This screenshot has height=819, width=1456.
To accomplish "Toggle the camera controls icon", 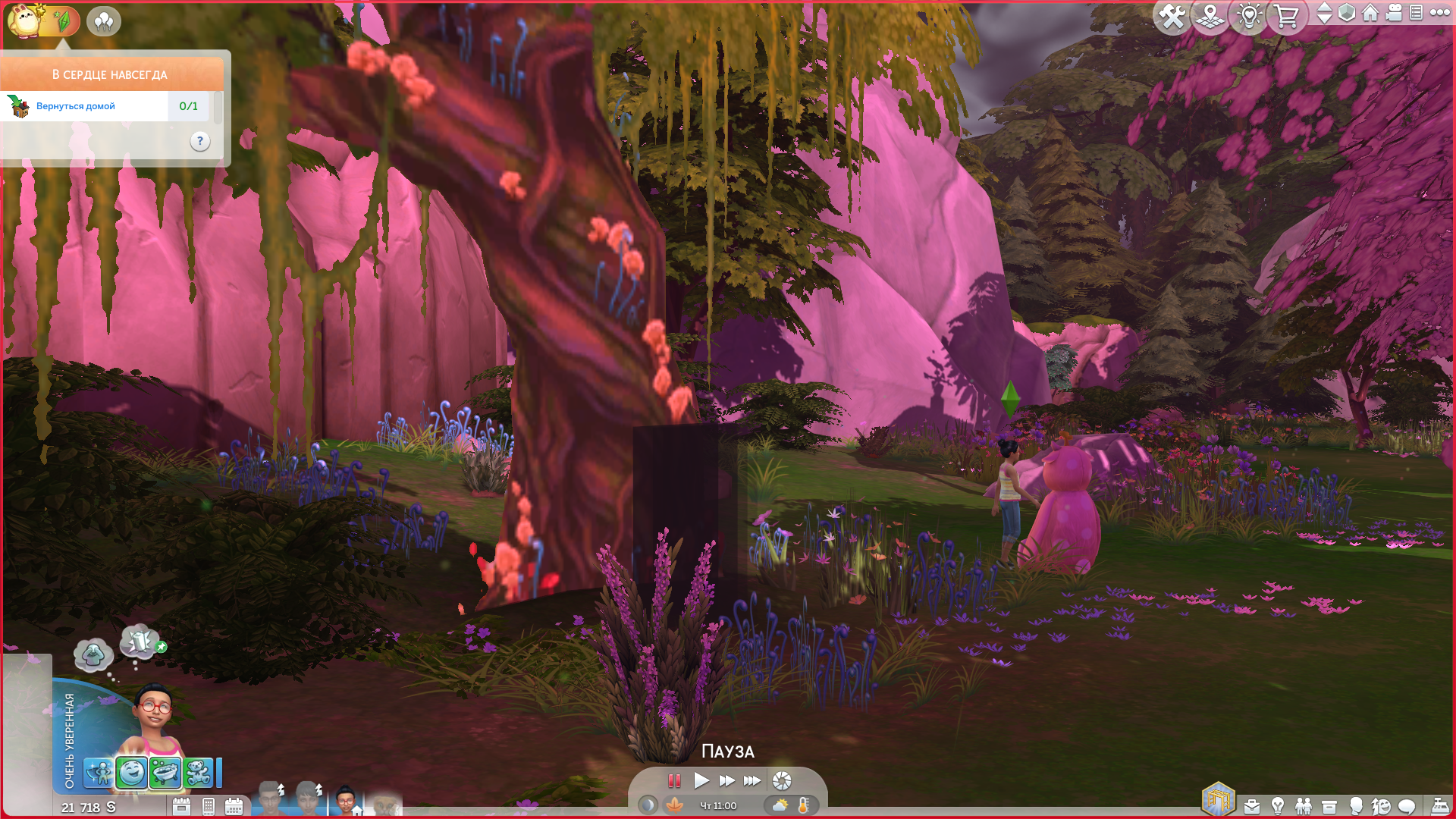I will tap(1394, 13).
